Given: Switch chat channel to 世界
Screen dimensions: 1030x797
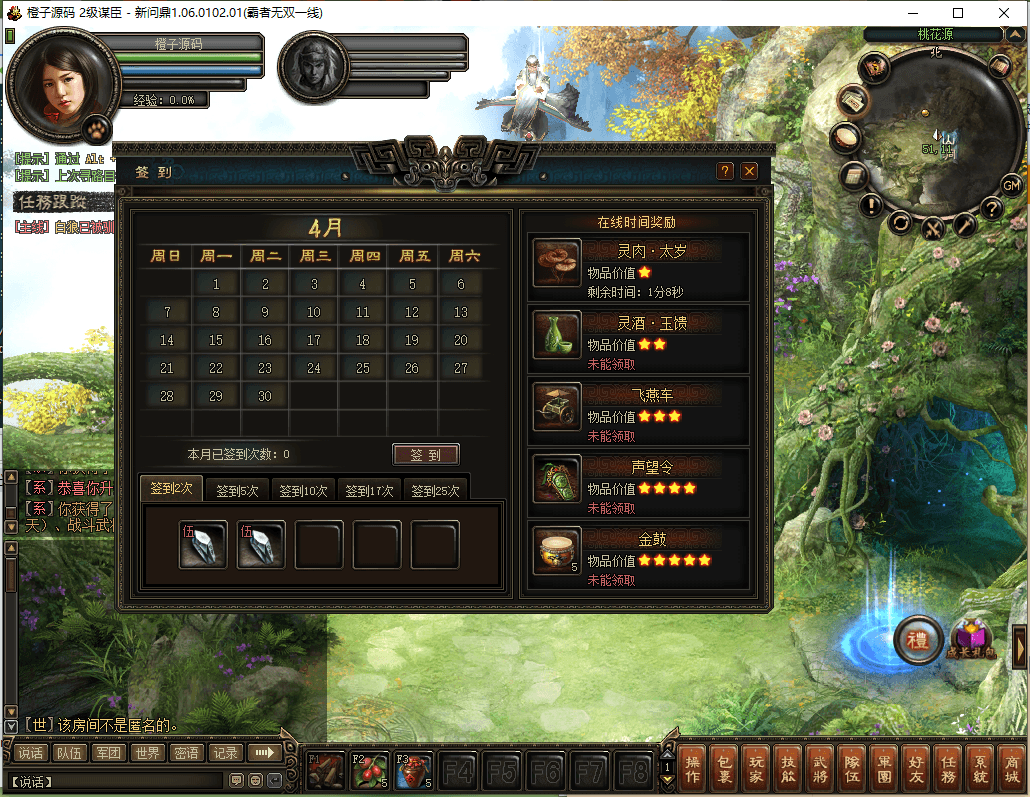Looking at the screenshot, I should click(x=148, y=753).
